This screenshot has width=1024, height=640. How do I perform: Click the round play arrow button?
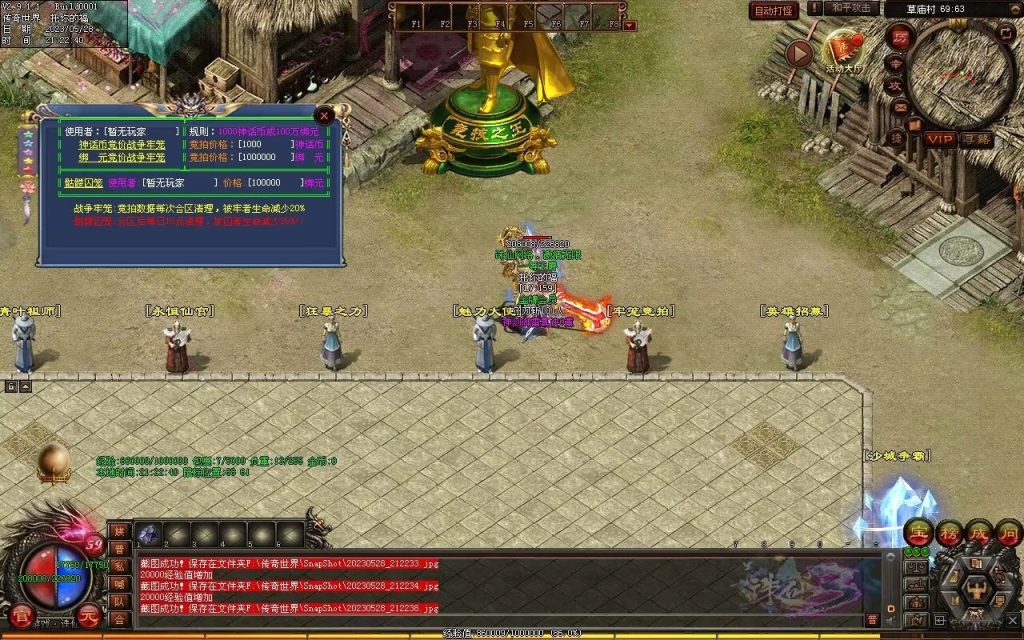click(x=799, y=53)
